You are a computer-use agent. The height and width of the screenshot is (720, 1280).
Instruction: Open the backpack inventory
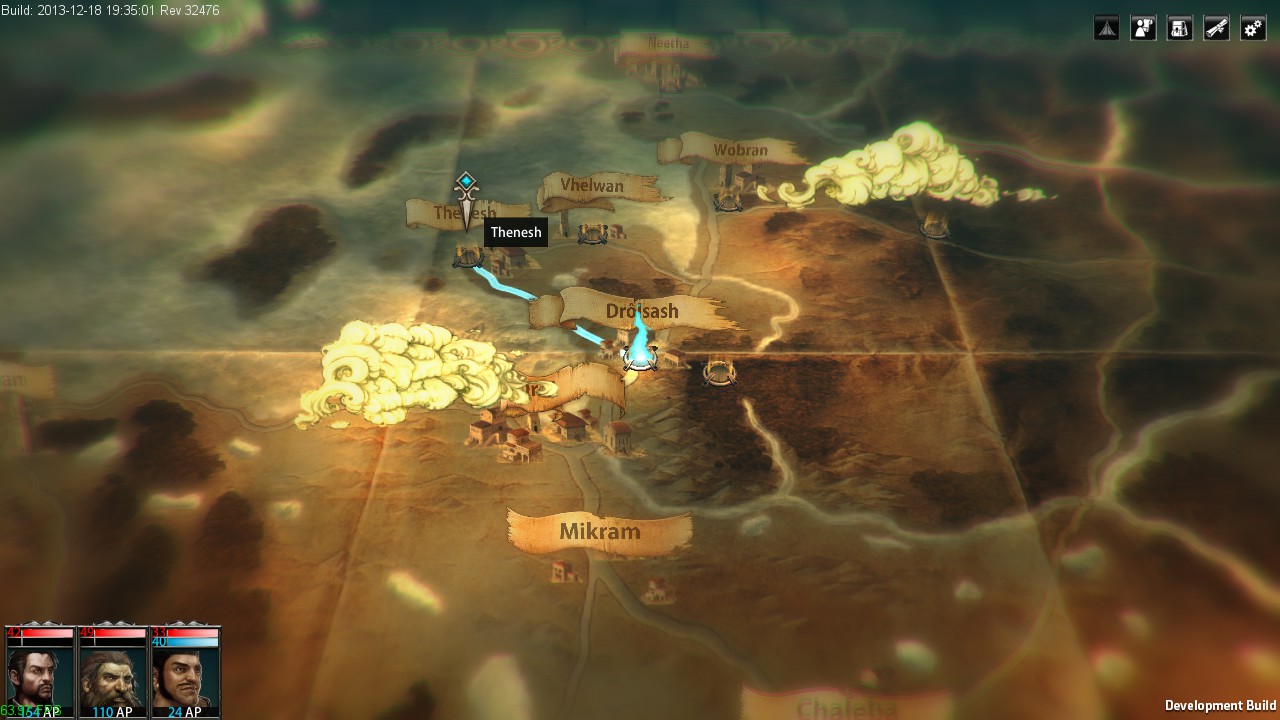1180,28
